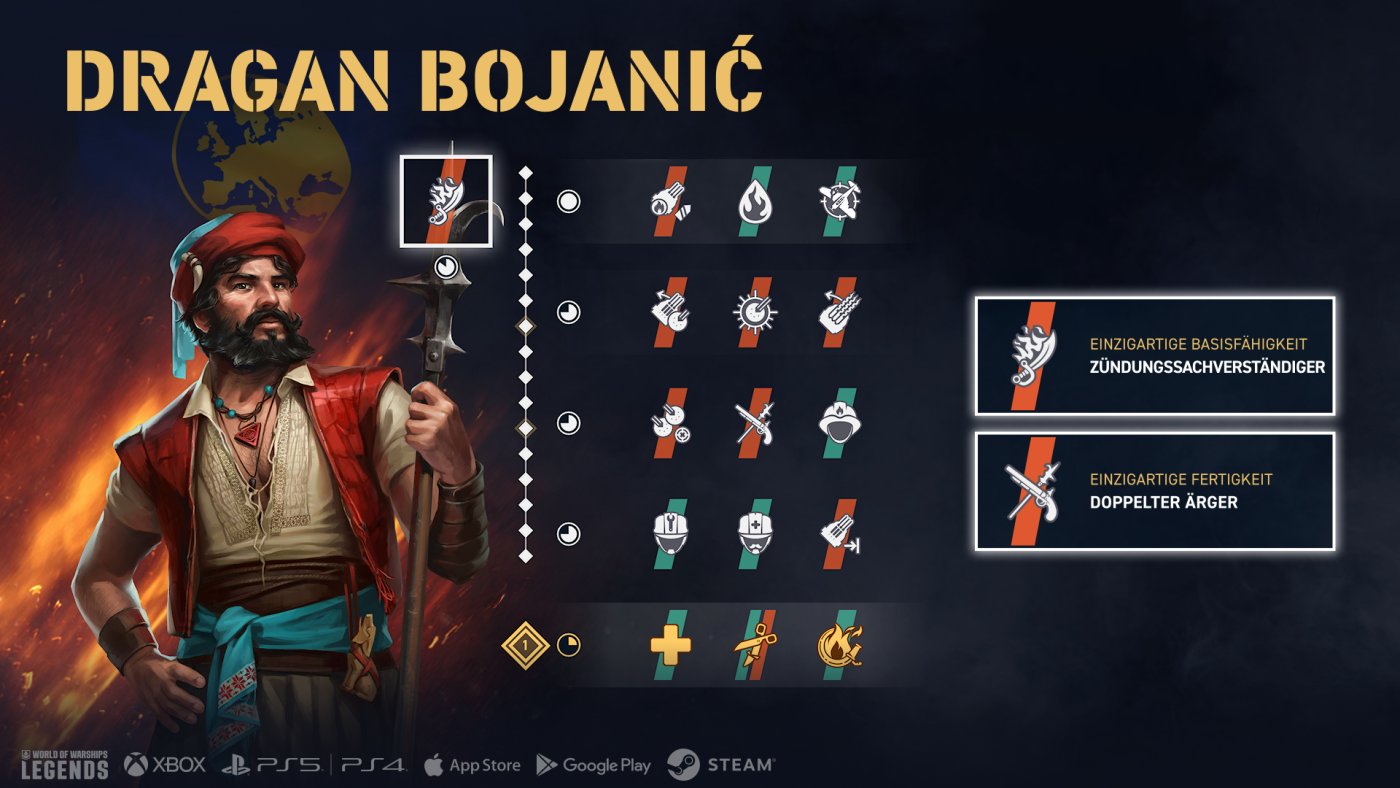
Task: Open the Zündungssachverständiger unique base trait card
Action: point(1155,356)
